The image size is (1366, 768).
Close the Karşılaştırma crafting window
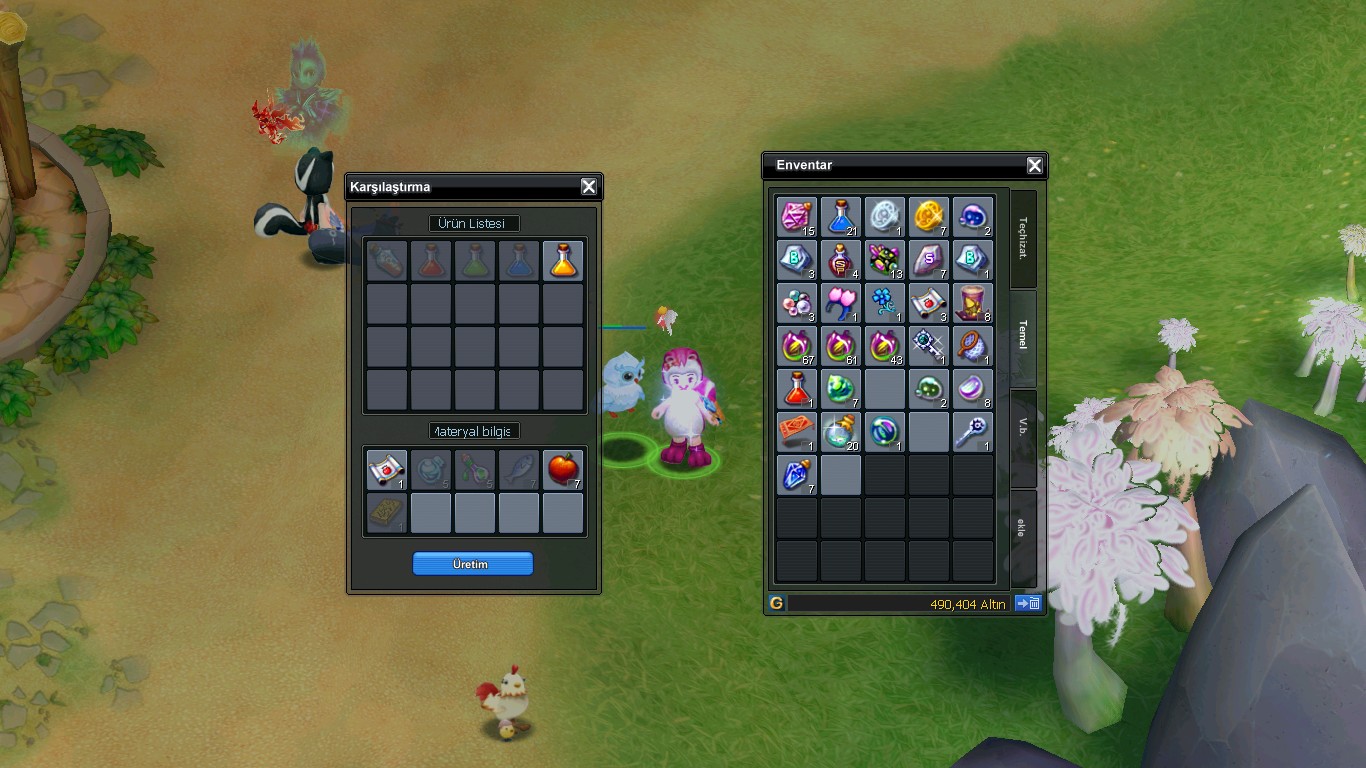589,187
